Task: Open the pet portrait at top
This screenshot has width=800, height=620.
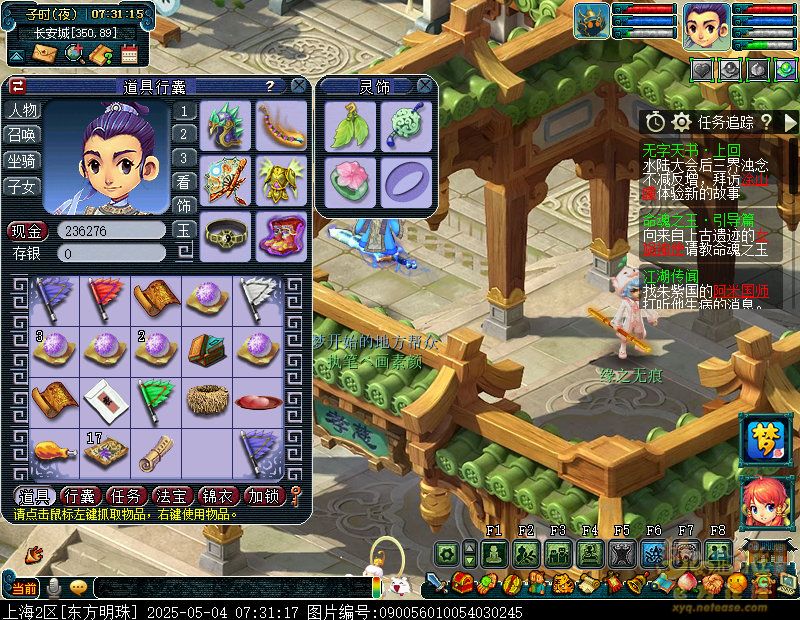Action: (x=592, y=22)
